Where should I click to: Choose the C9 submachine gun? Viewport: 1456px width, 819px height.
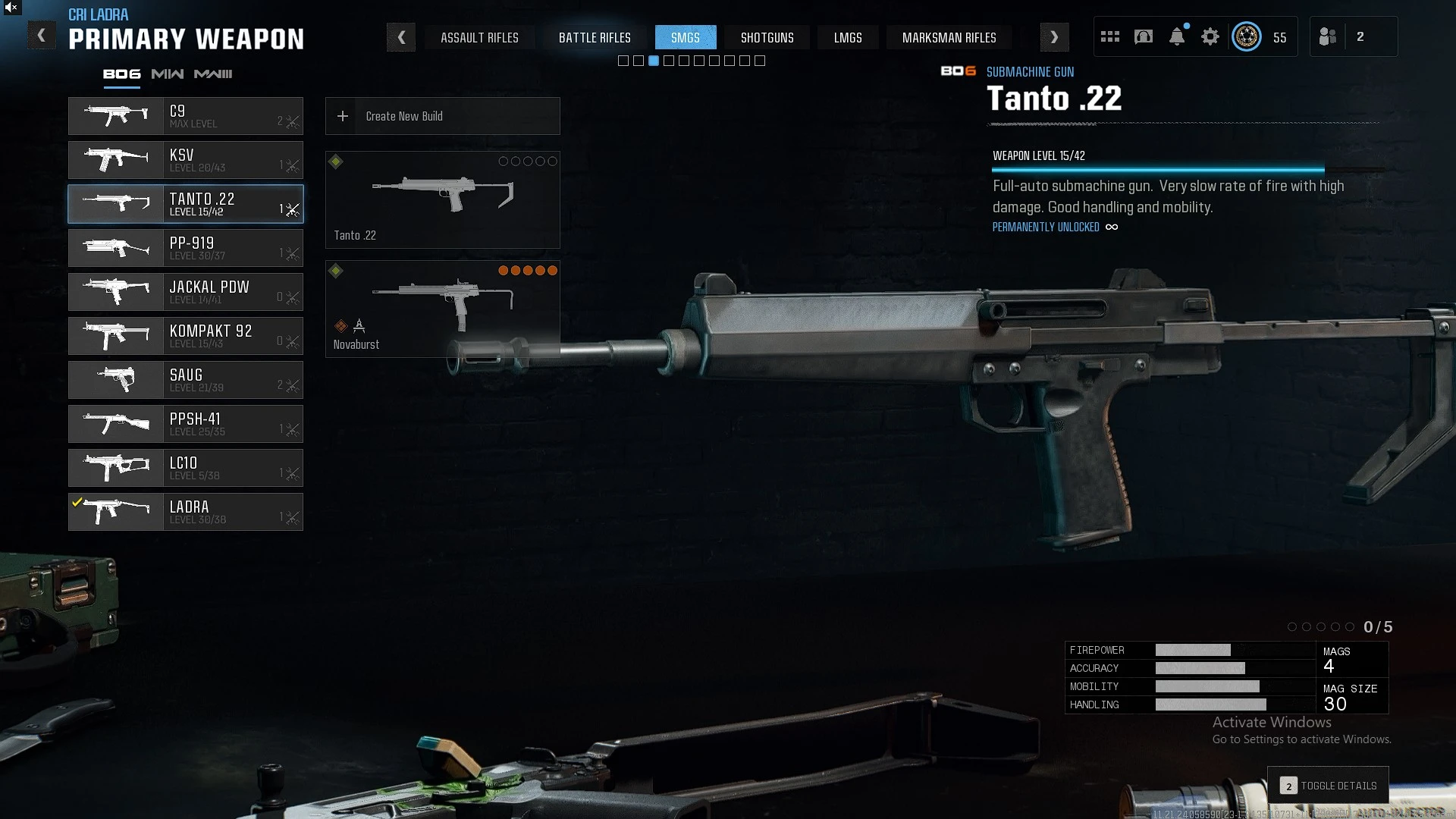186,116
